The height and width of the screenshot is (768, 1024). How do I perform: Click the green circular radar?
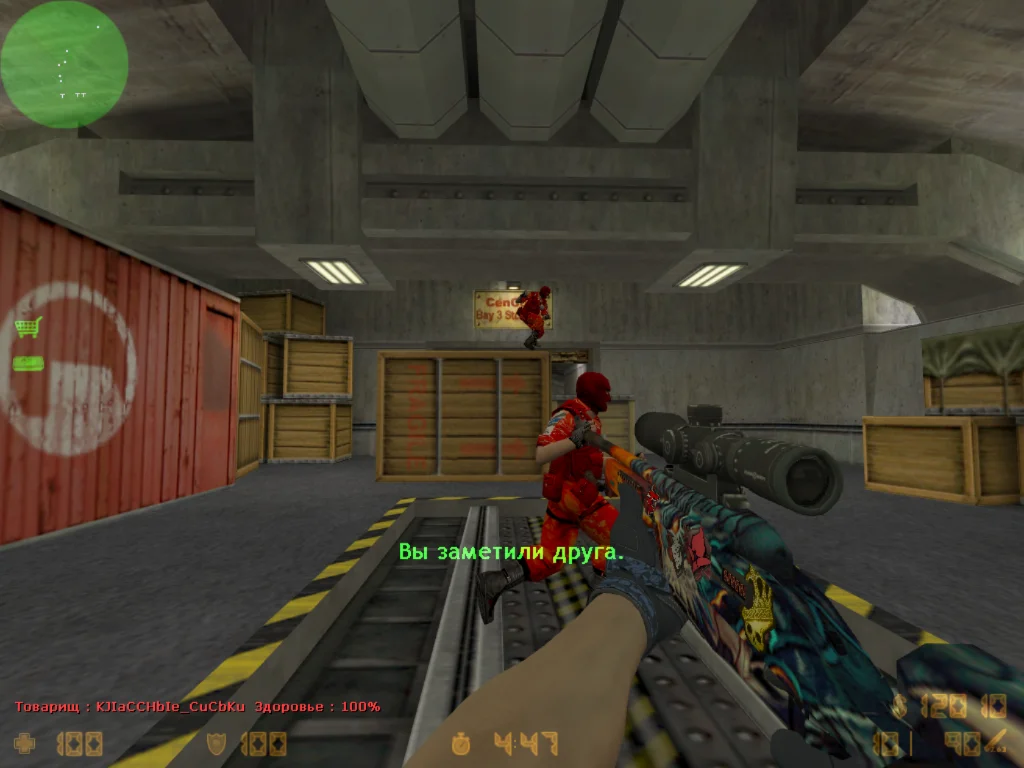pos(64,64)
